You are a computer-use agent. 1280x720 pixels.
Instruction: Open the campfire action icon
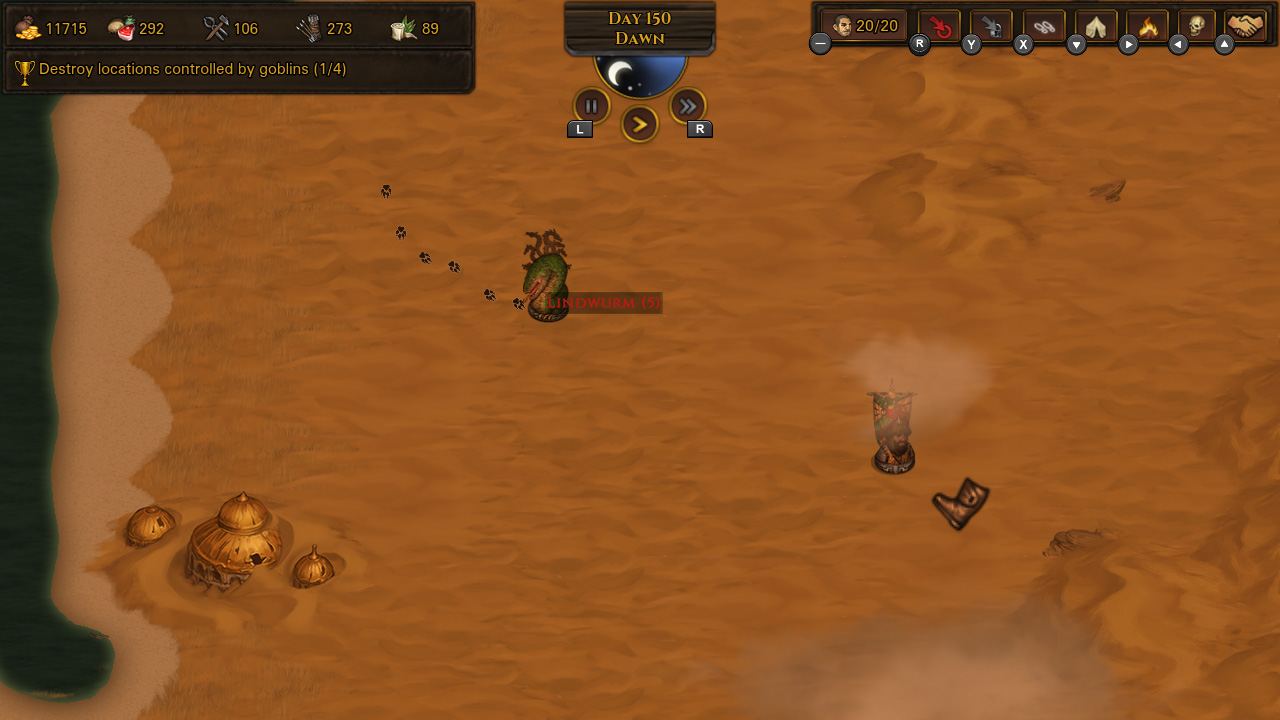[1146, 27]
